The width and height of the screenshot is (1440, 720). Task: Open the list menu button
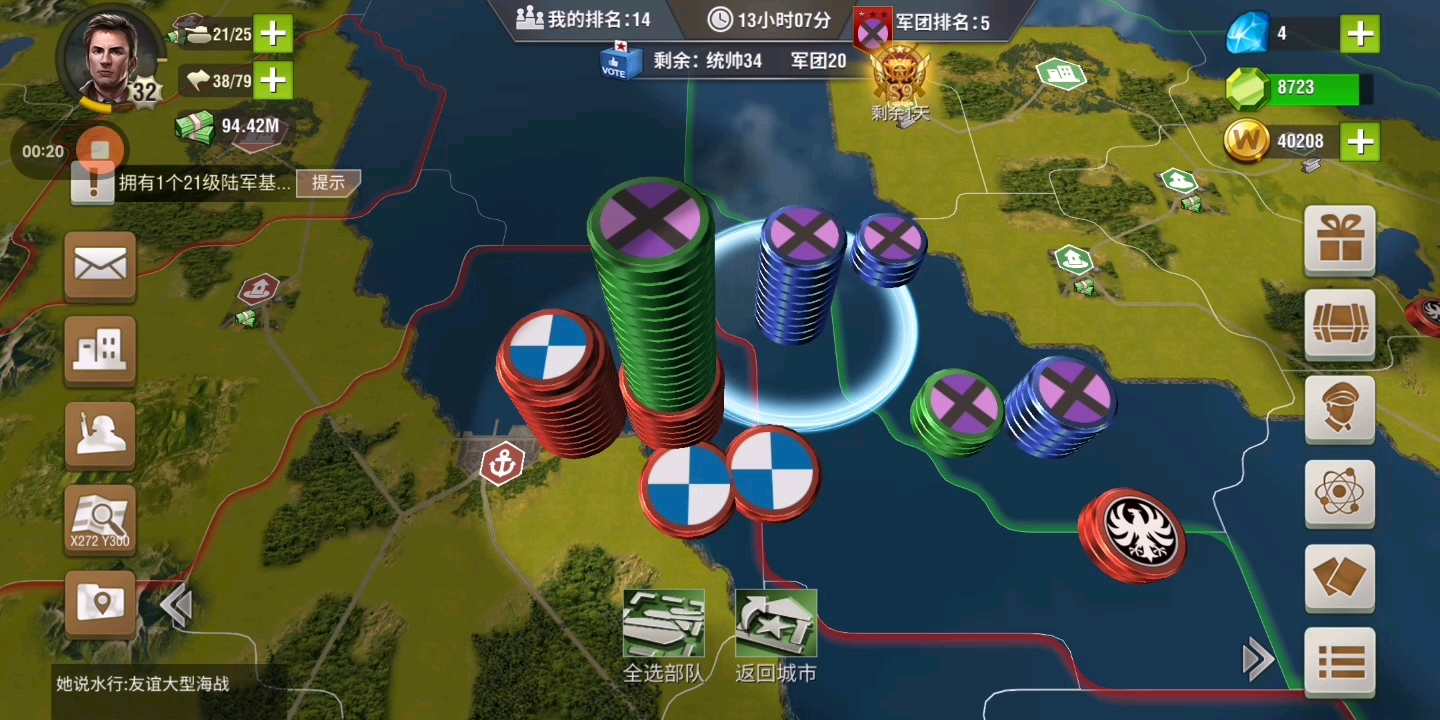tap(1340, 661)
